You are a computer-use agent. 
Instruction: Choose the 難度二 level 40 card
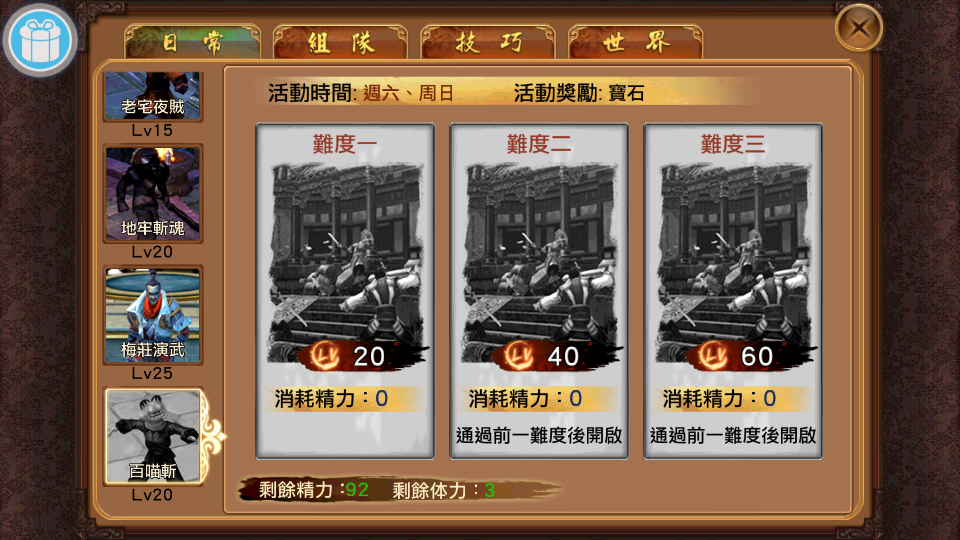[x=539, y=290]
